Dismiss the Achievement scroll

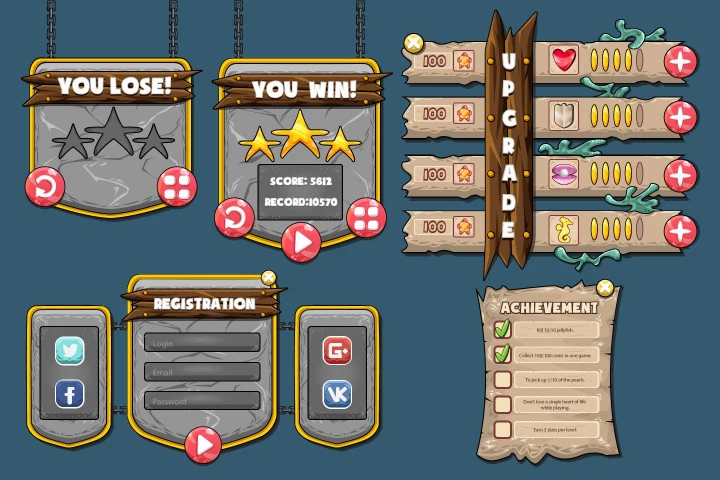[604, 288]
